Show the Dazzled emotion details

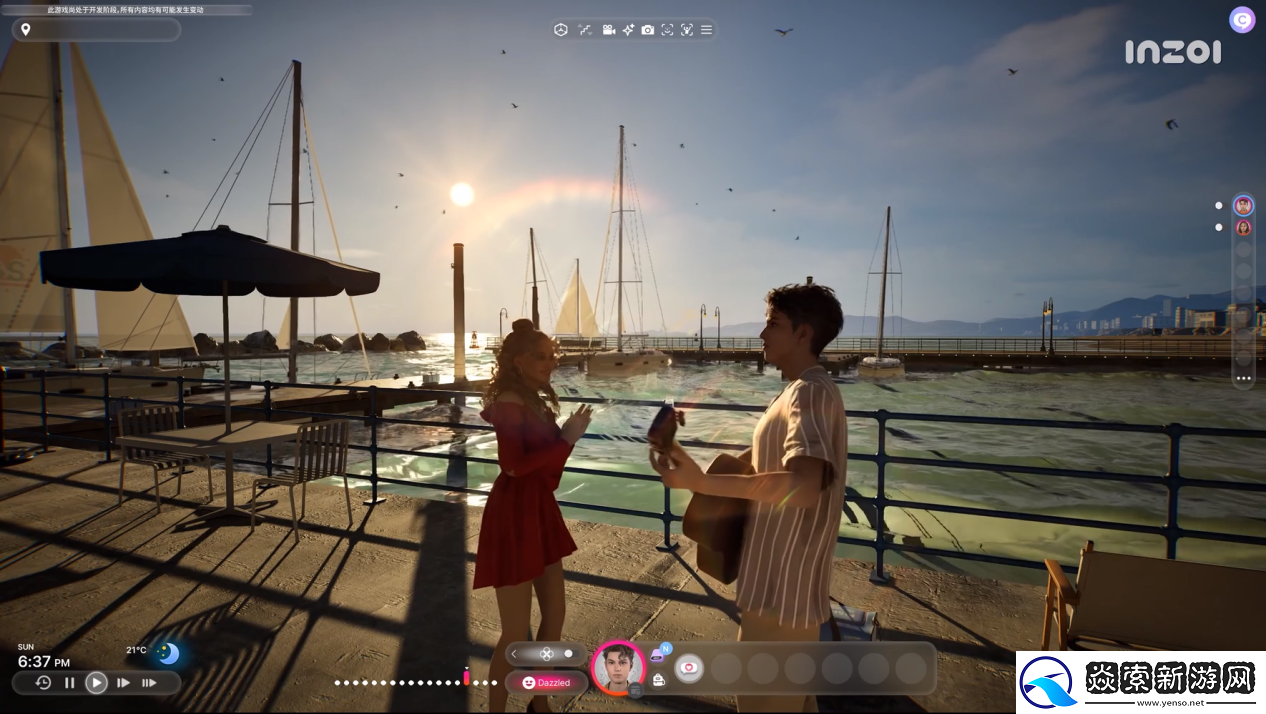546,683
